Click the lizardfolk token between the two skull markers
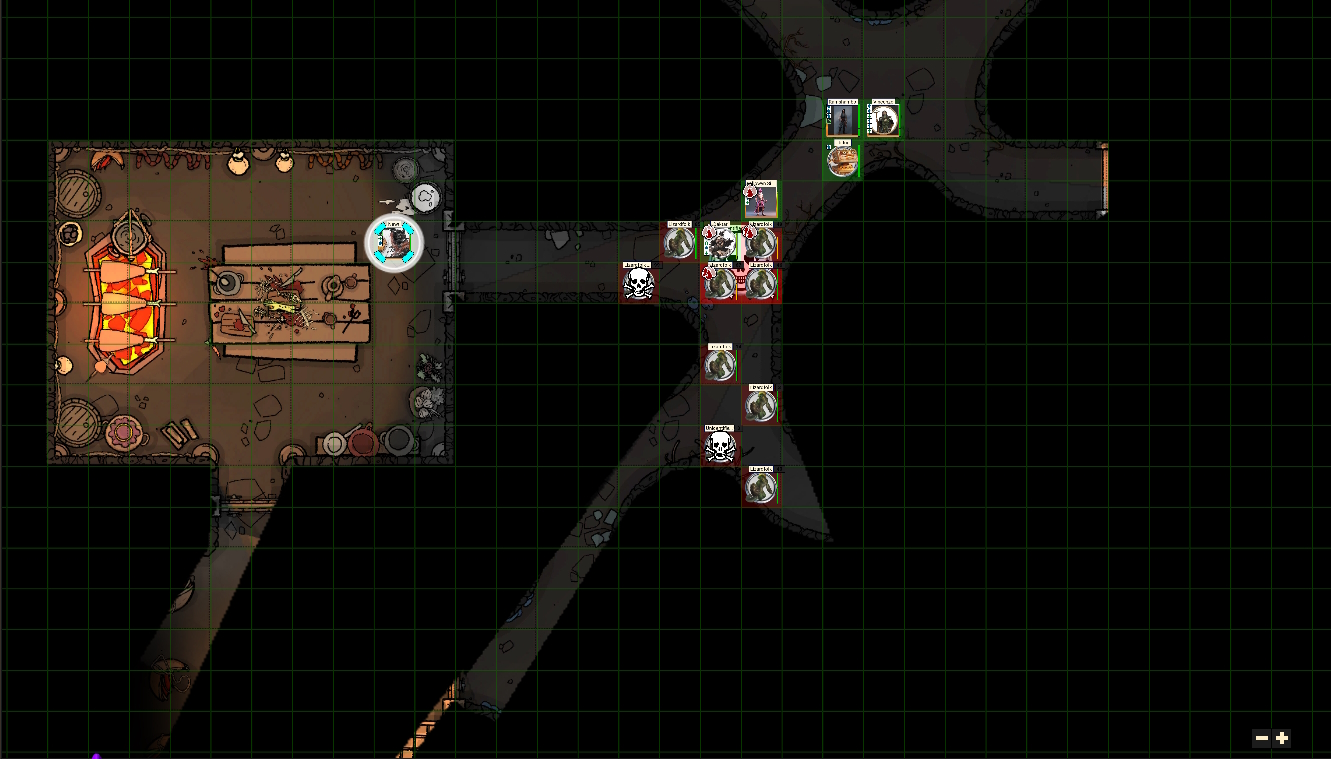Image resolution: width=1331 pixels, height=759 pixels. 761,406
